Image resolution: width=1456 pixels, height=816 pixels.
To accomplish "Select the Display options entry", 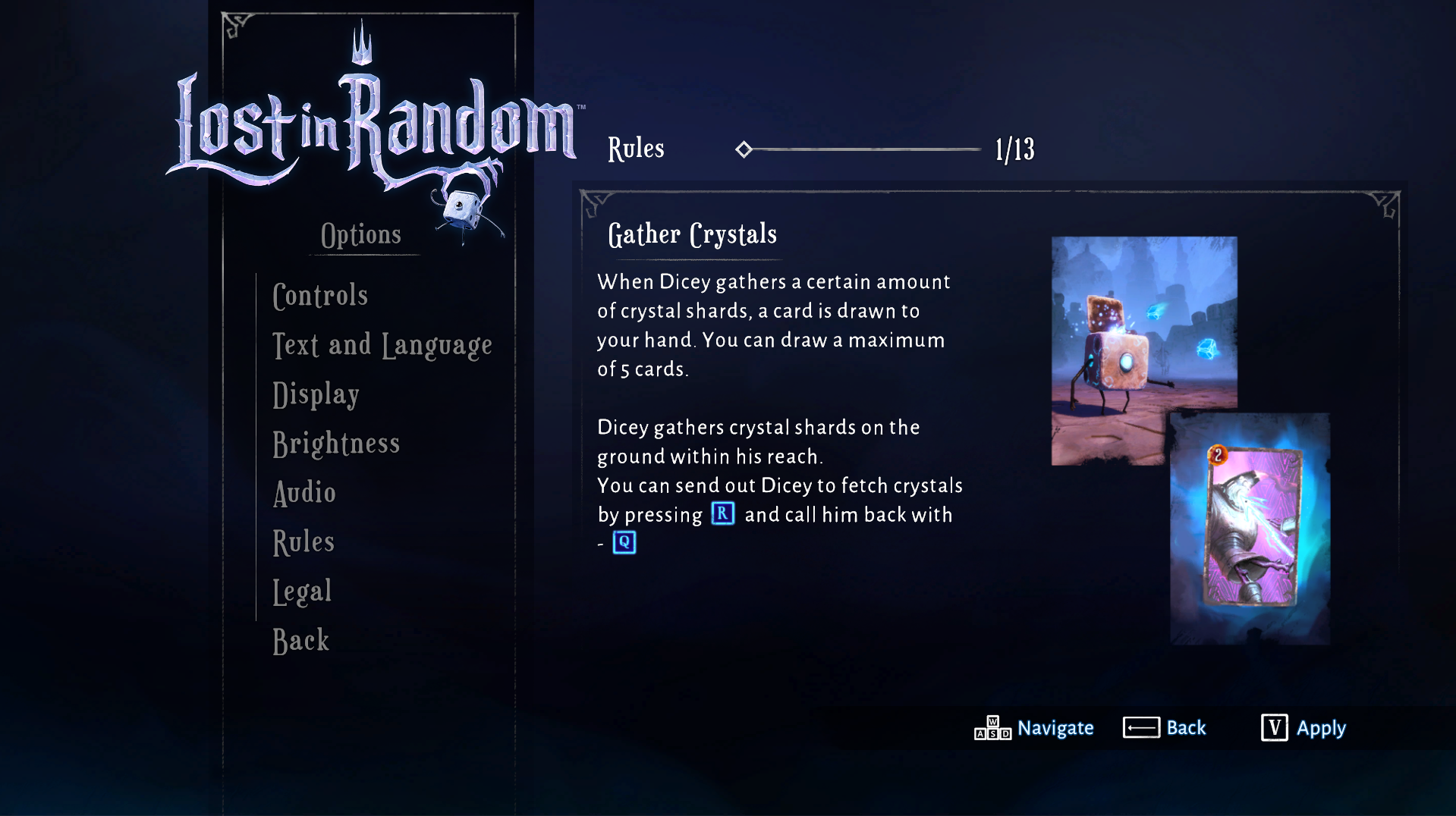I will (316, 394).
